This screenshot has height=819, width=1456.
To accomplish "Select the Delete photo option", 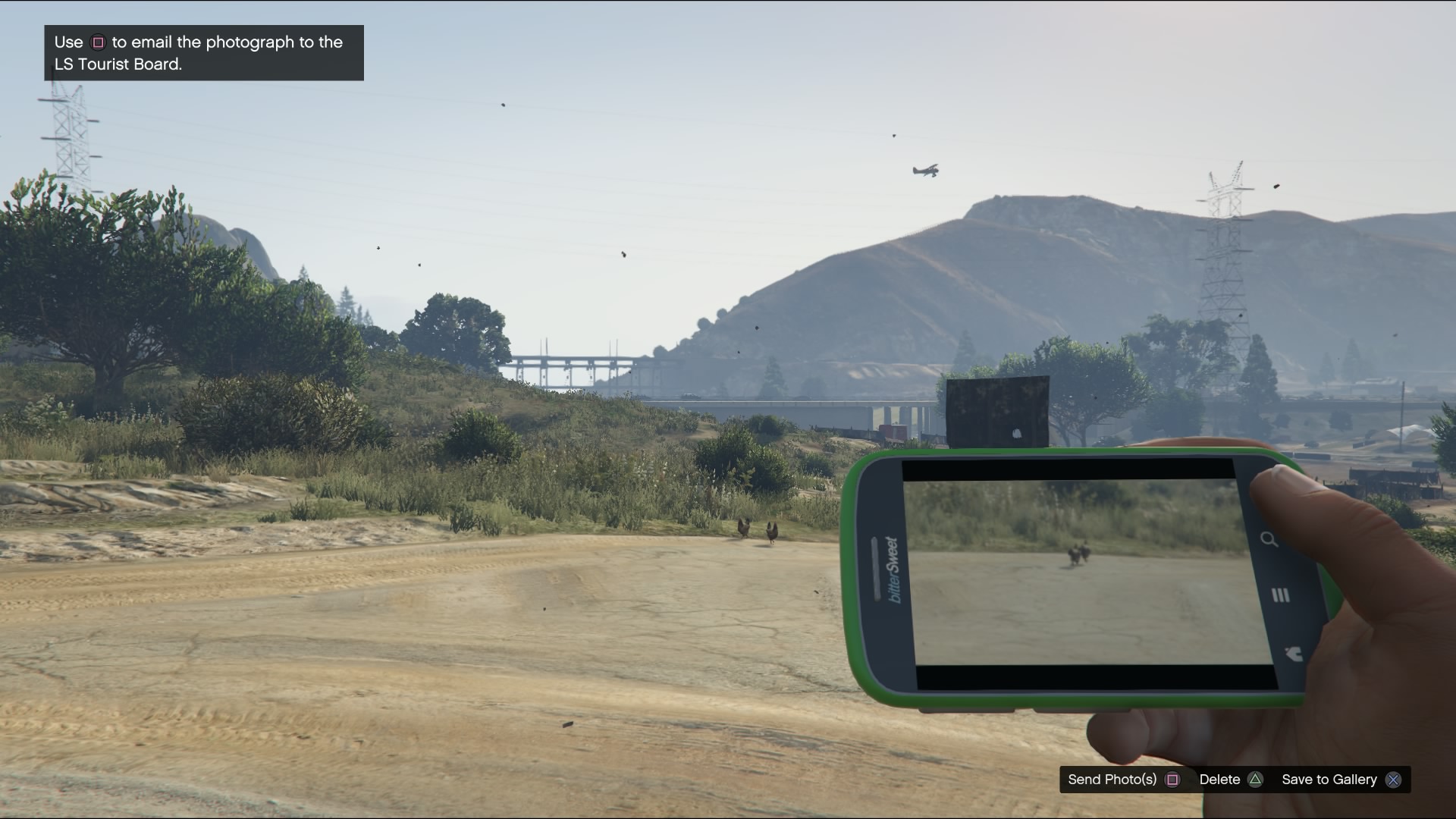I will [x=1230, y=780].
